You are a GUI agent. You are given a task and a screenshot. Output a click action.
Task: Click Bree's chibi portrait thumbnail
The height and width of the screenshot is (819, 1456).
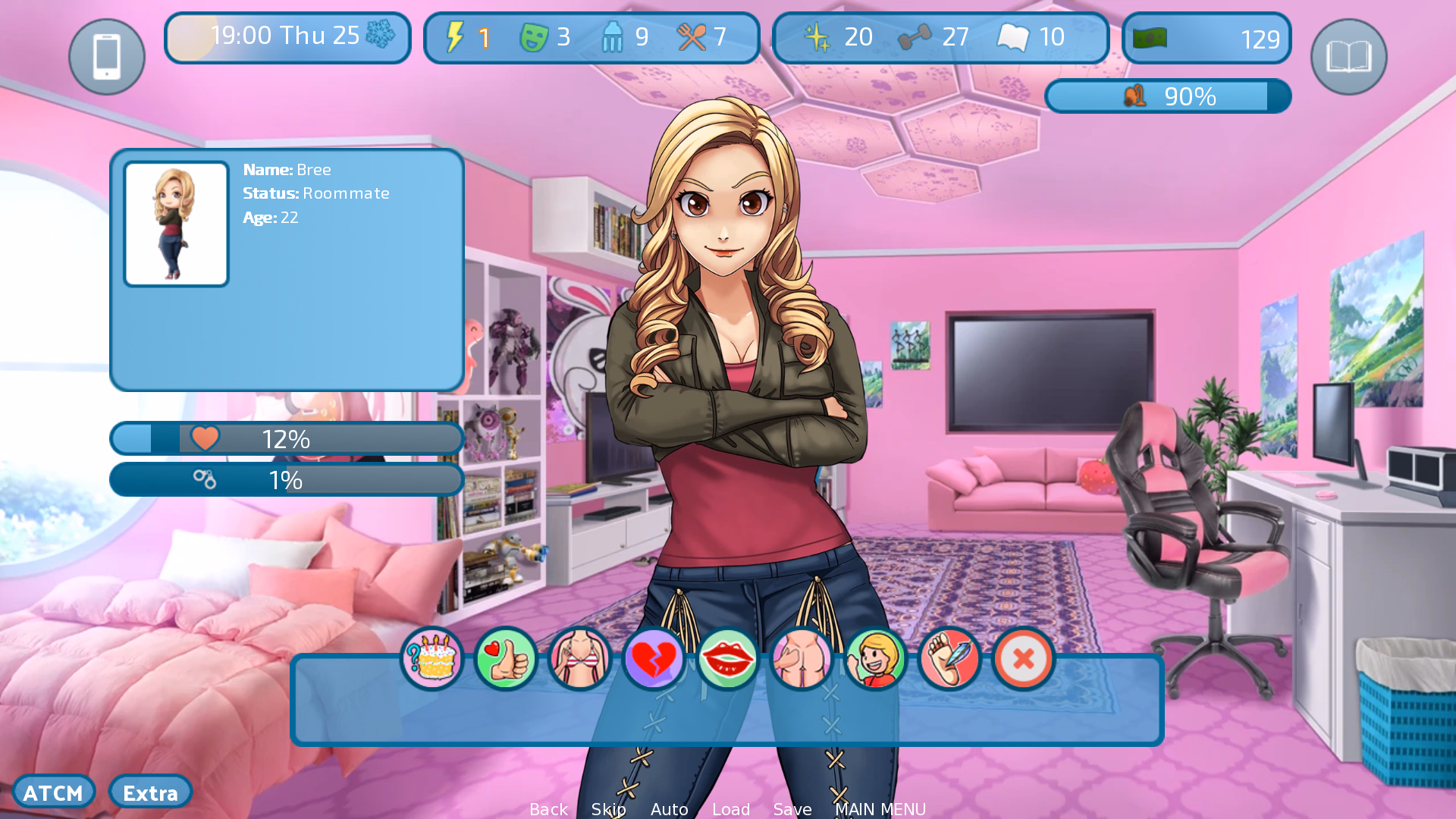click(176, 224)
